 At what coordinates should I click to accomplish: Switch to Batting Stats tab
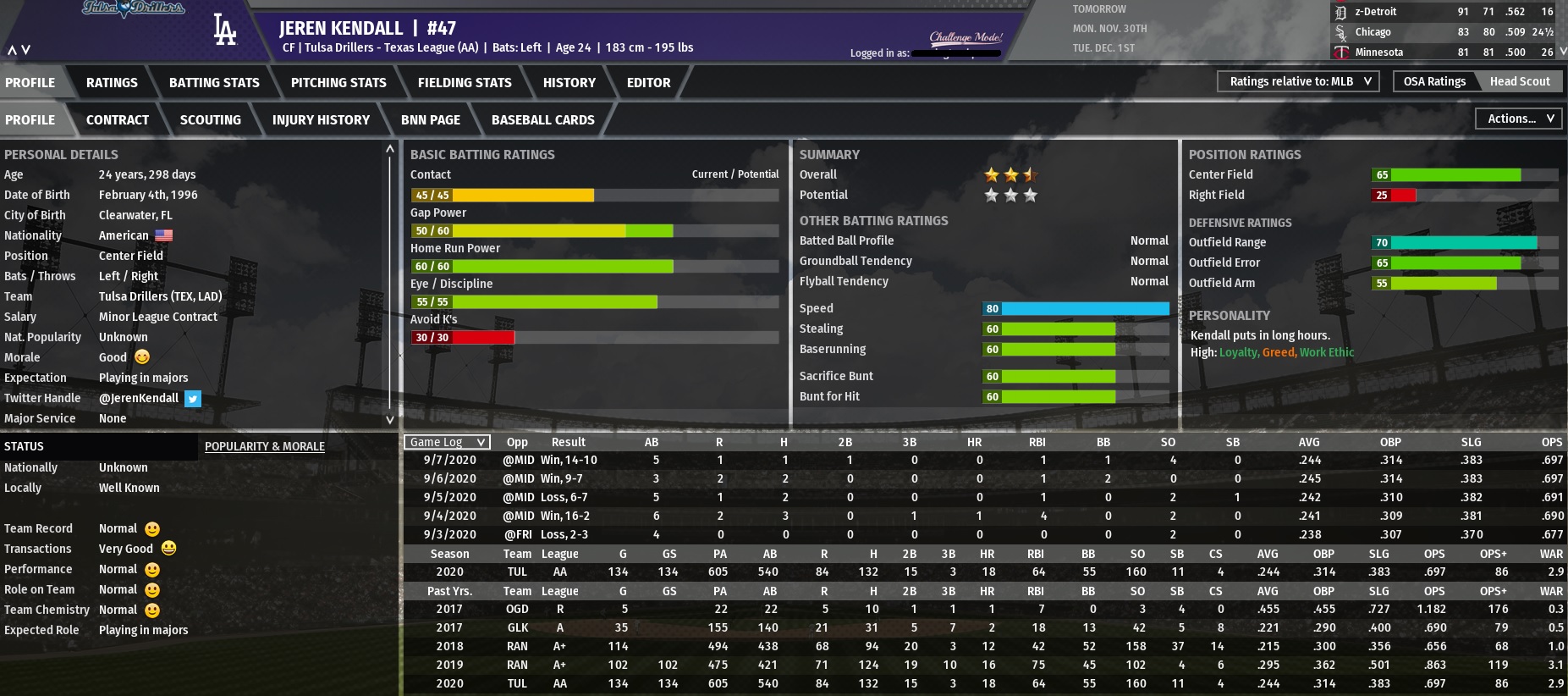(x=214, y=82)
